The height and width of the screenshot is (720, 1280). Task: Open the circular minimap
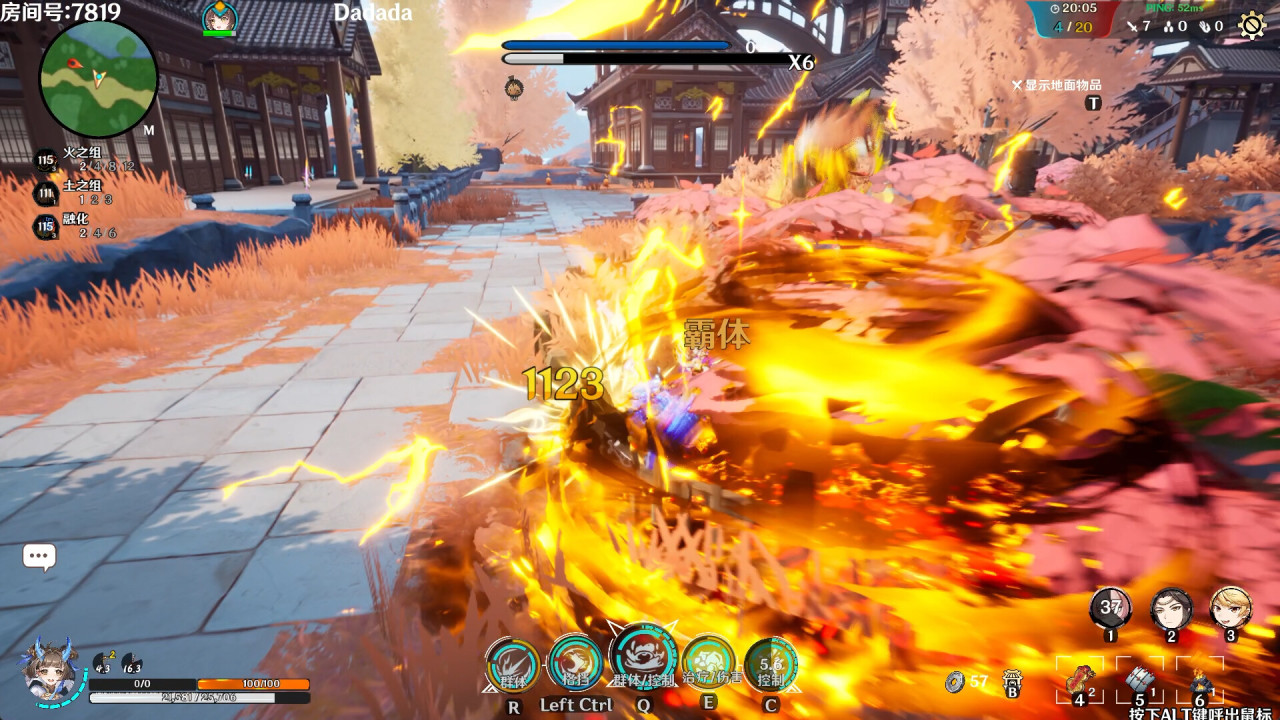[x=98, y=79]
